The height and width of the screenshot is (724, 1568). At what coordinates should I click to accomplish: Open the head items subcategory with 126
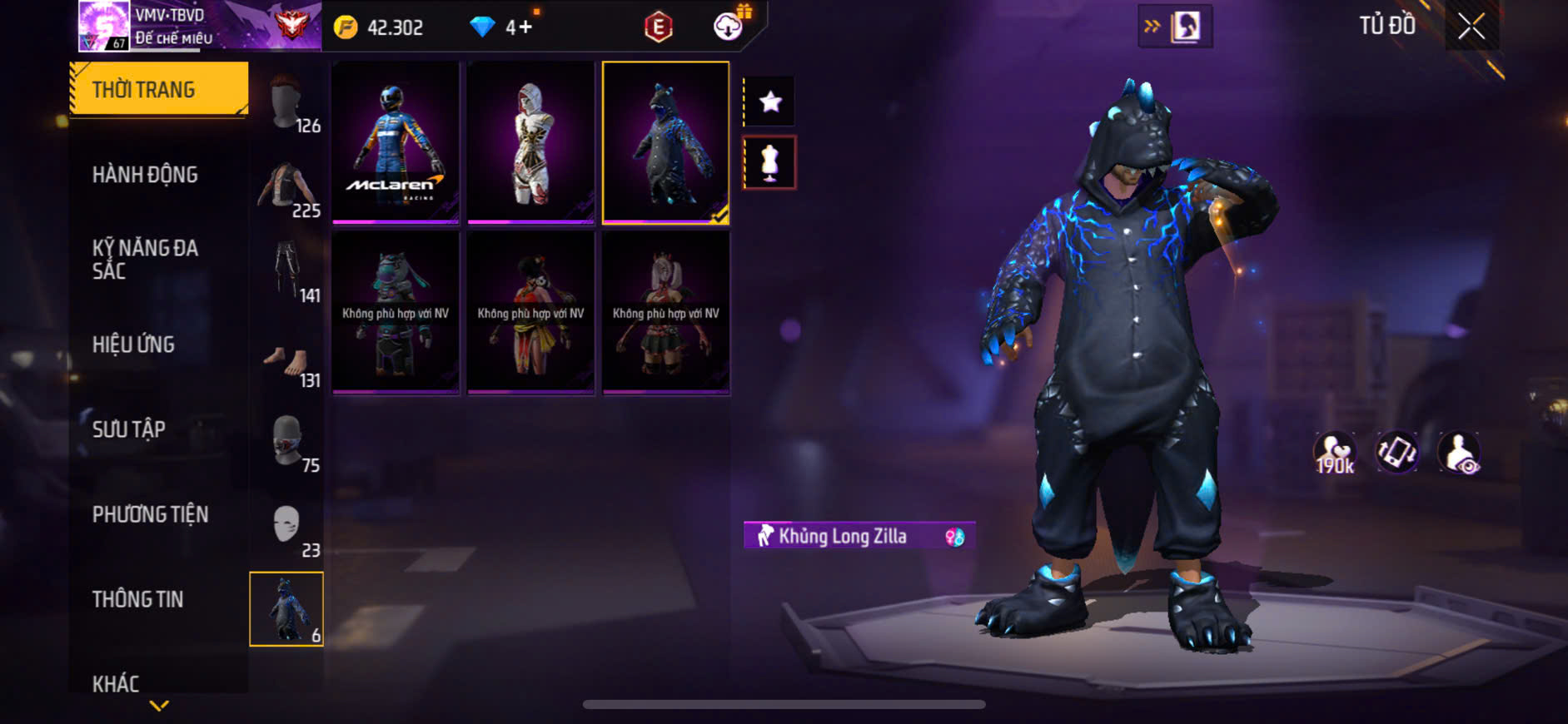click(x=289, y=104)
